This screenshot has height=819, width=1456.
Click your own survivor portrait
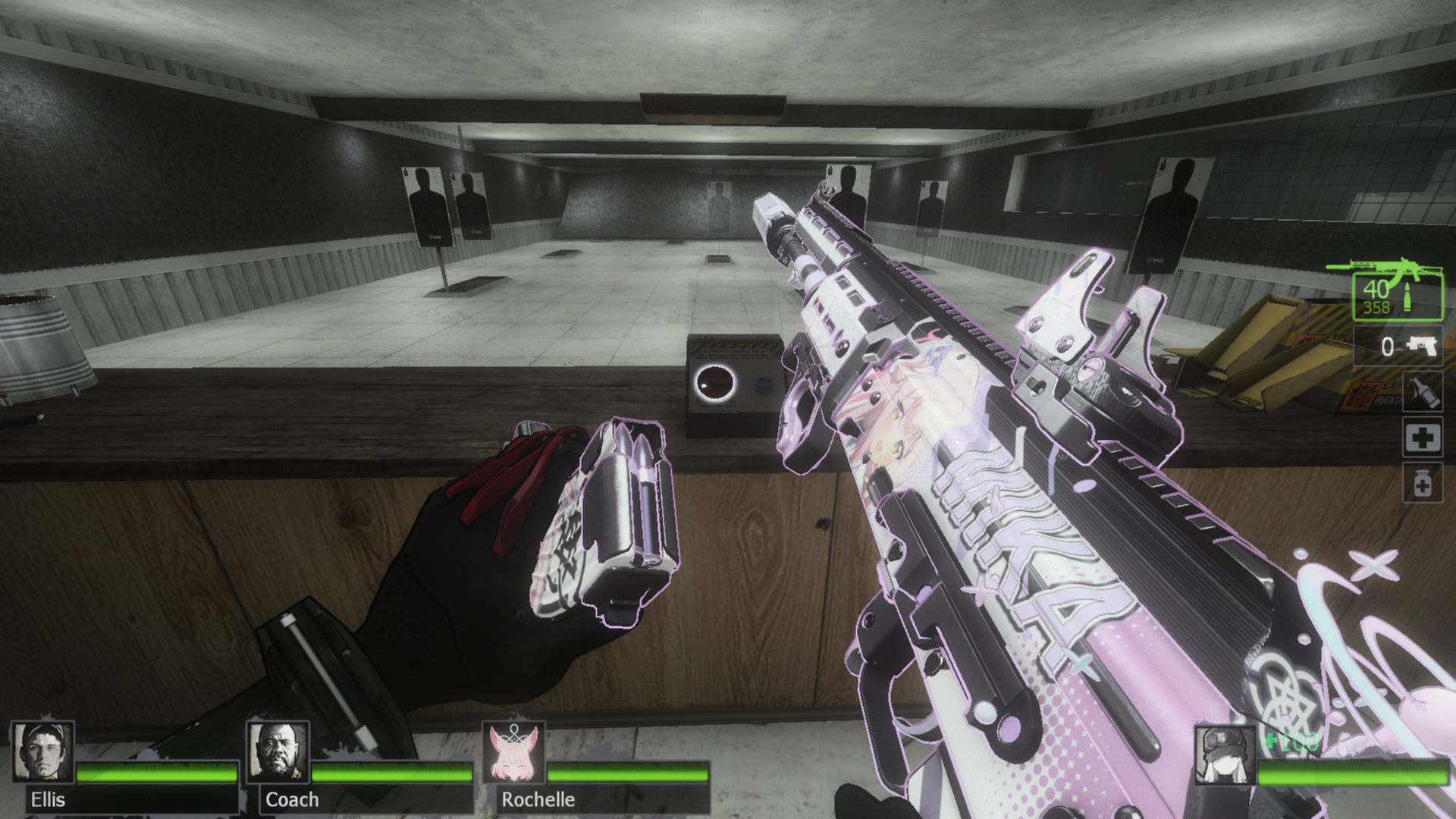1224,755
